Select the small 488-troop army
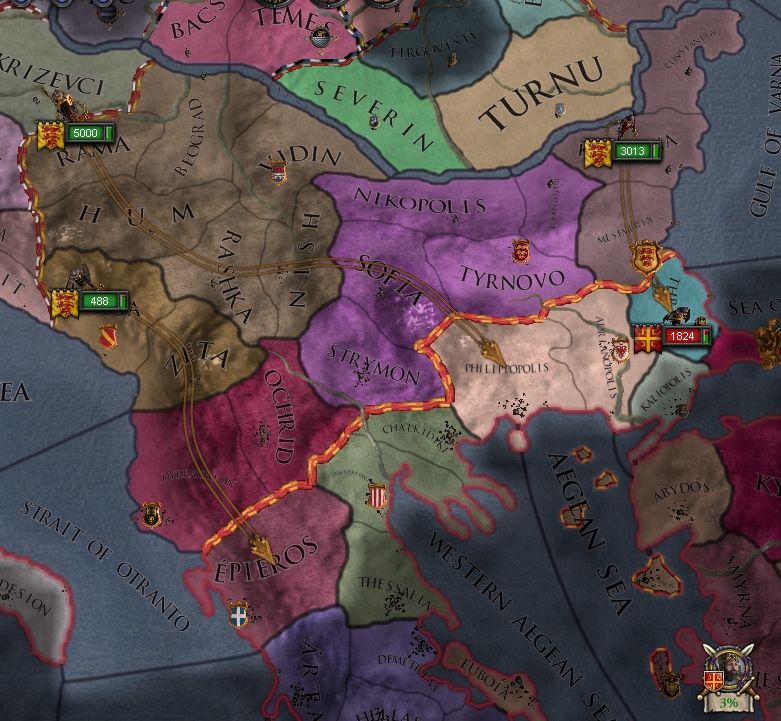Screen dimensions: 781x721 [x=90, y=301]
